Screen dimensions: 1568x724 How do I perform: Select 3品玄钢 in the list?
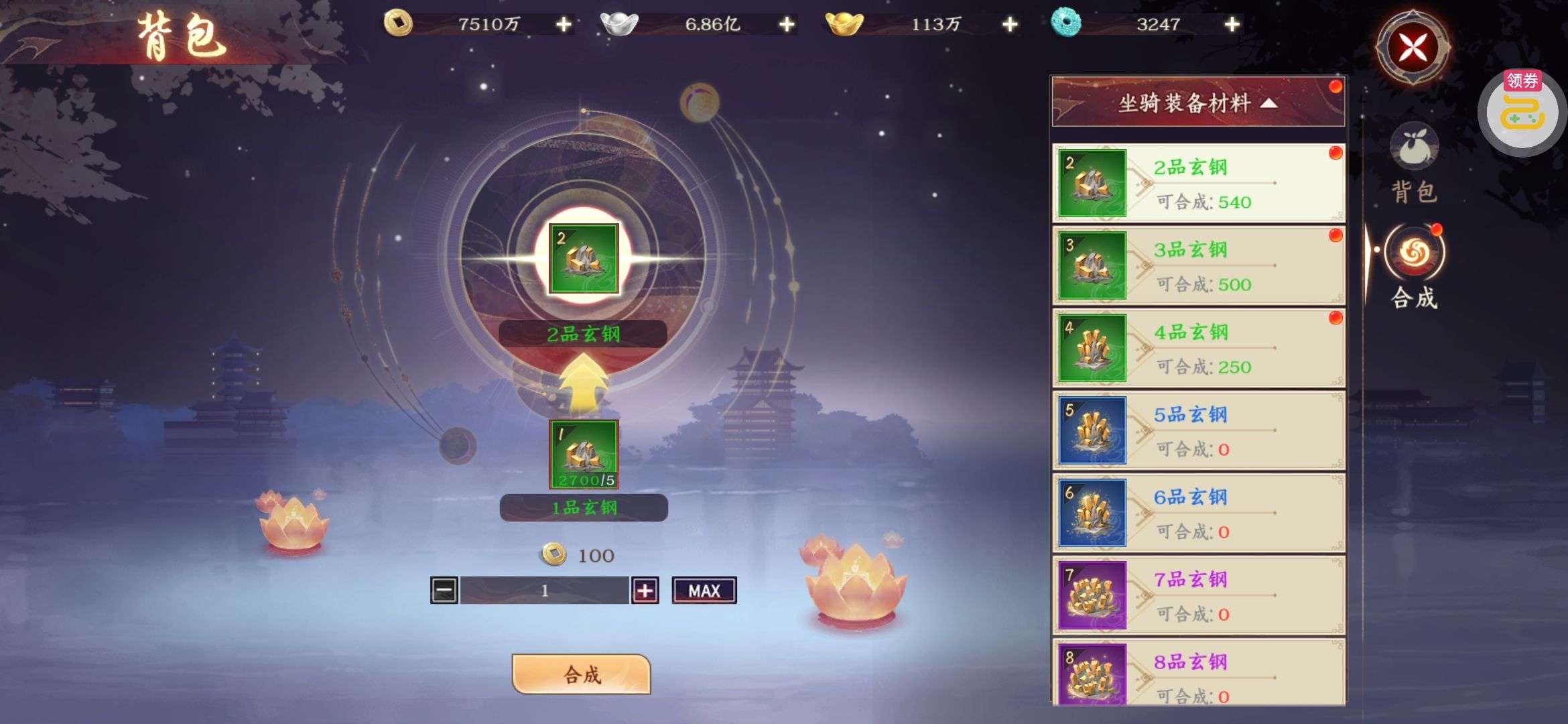click(1197, 265)
